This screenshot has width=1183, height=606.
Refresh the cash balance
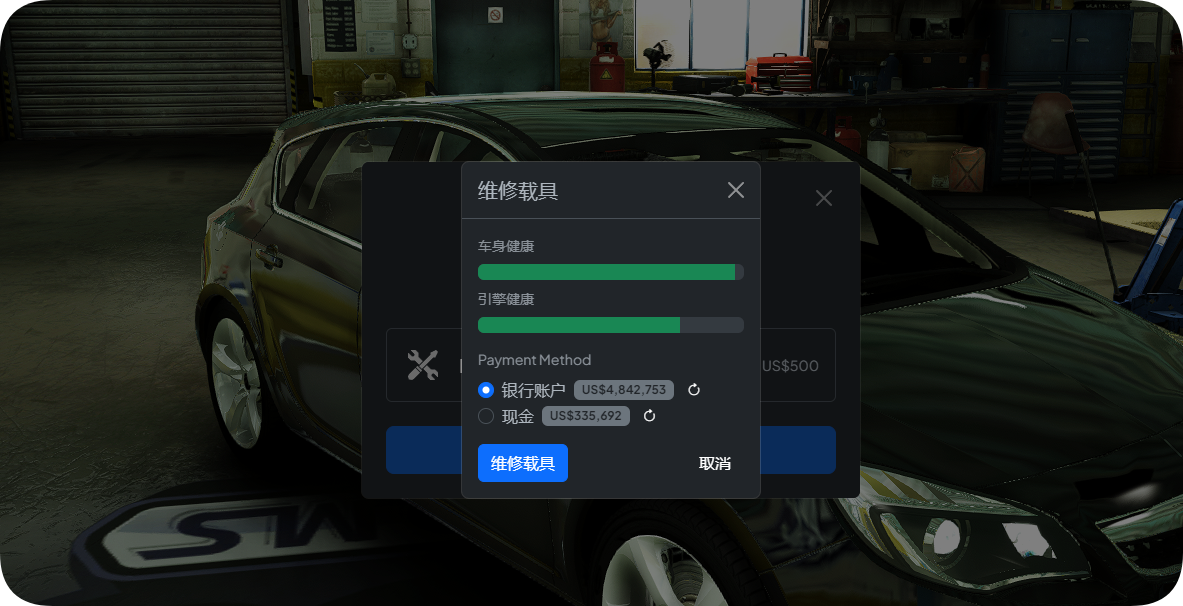pyautogui.click(x=649, y=416)
